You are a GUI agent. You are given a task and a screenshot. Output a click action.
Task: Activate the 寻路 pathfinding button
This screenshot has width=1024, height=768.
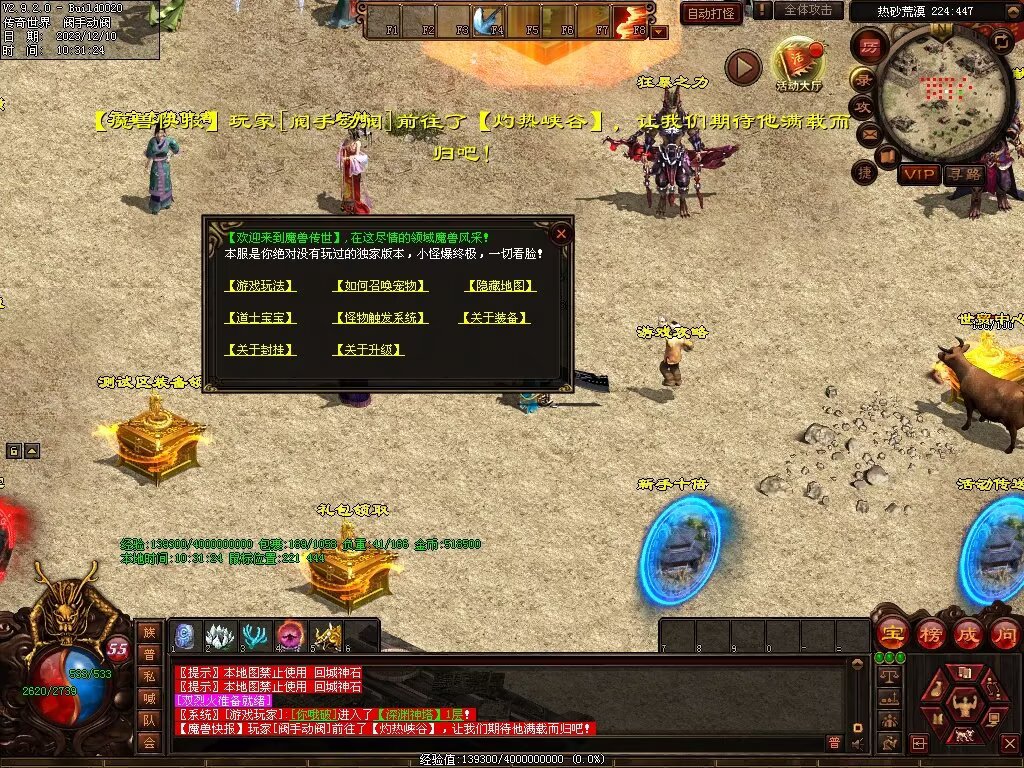[965, 174]
